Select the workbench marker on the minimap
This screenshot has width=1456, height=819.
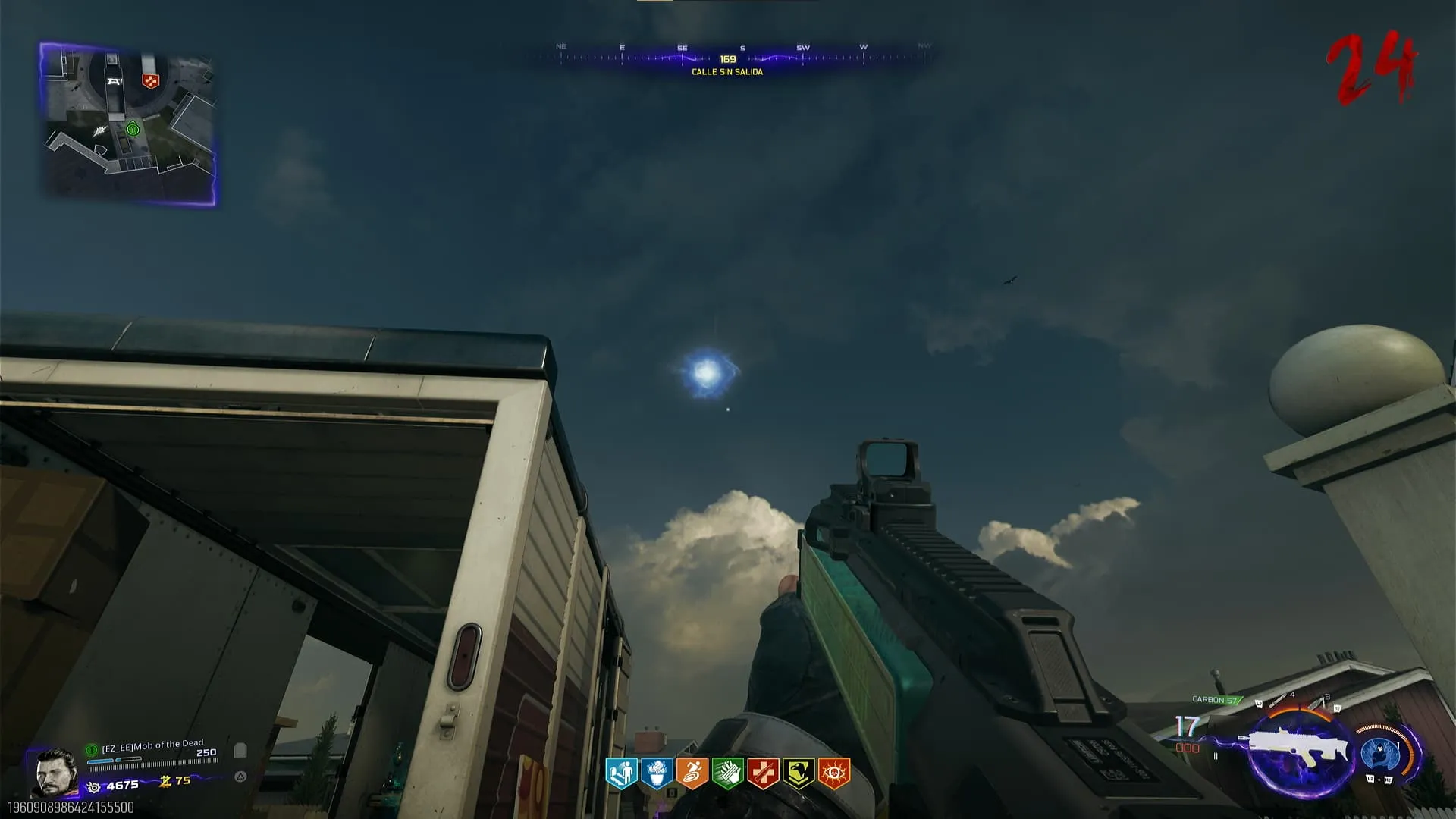click(x=114, y=81)
